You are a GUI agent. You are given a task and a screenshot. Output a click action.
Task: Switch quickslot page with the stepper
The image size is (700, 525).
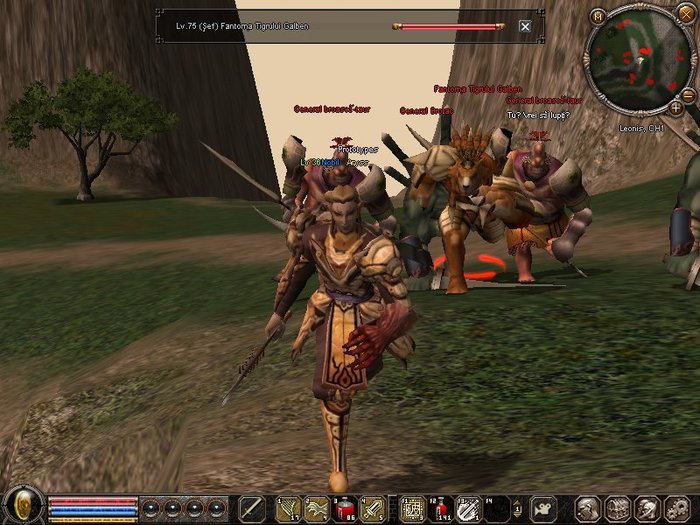(x=518, y=508)
